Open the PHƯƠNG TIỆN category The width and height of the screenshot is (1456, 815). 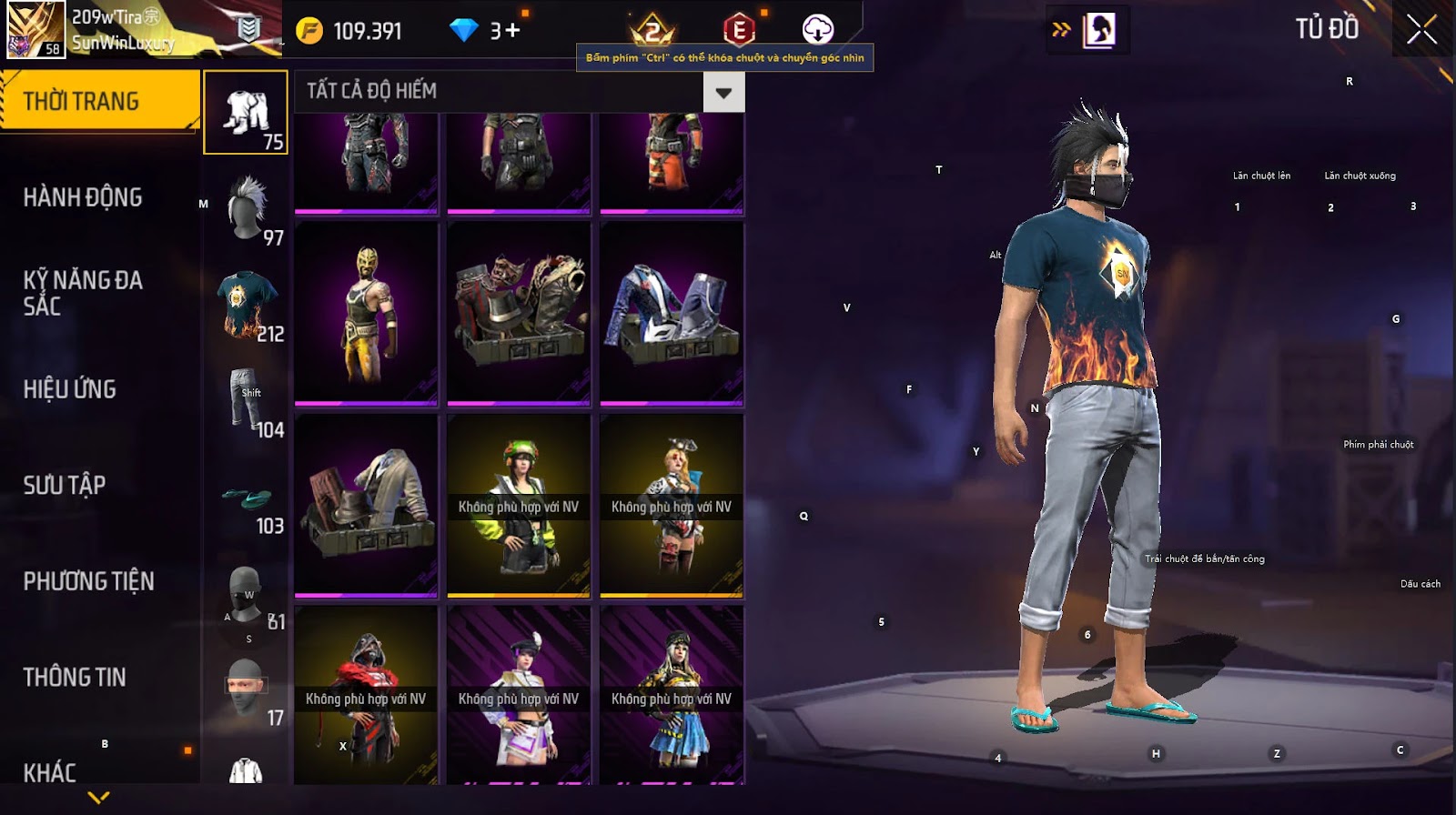coord(88,581)
